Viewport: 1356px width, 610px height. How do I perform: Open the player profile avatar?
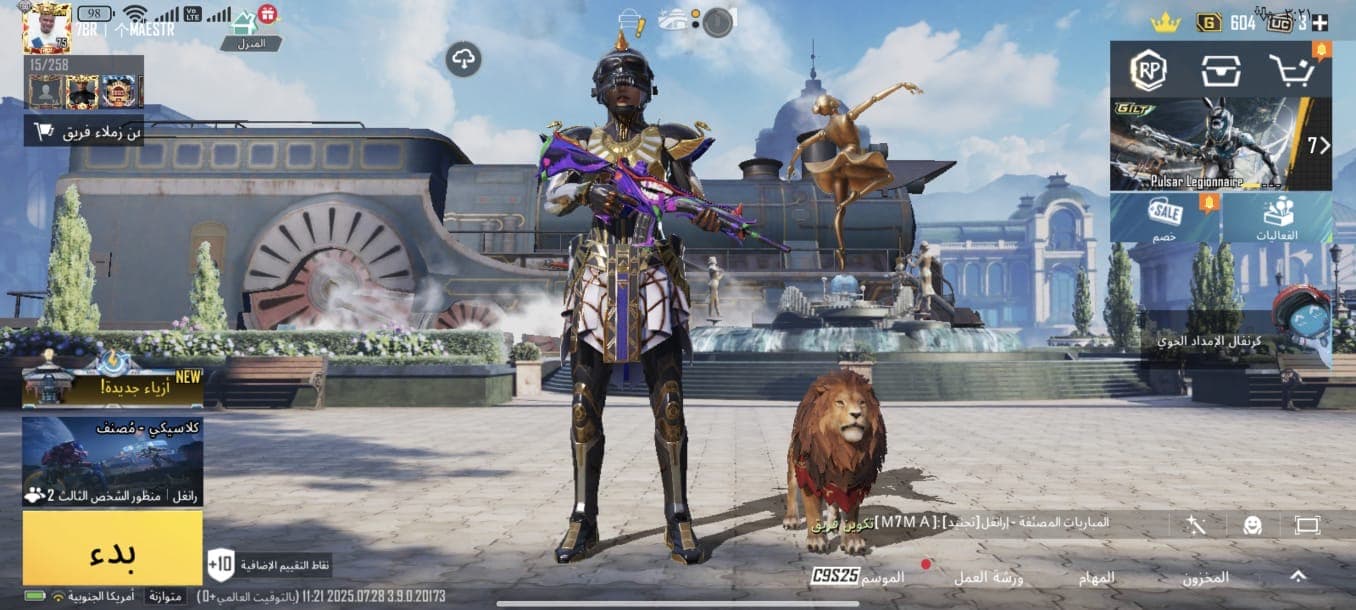point(46,27)
